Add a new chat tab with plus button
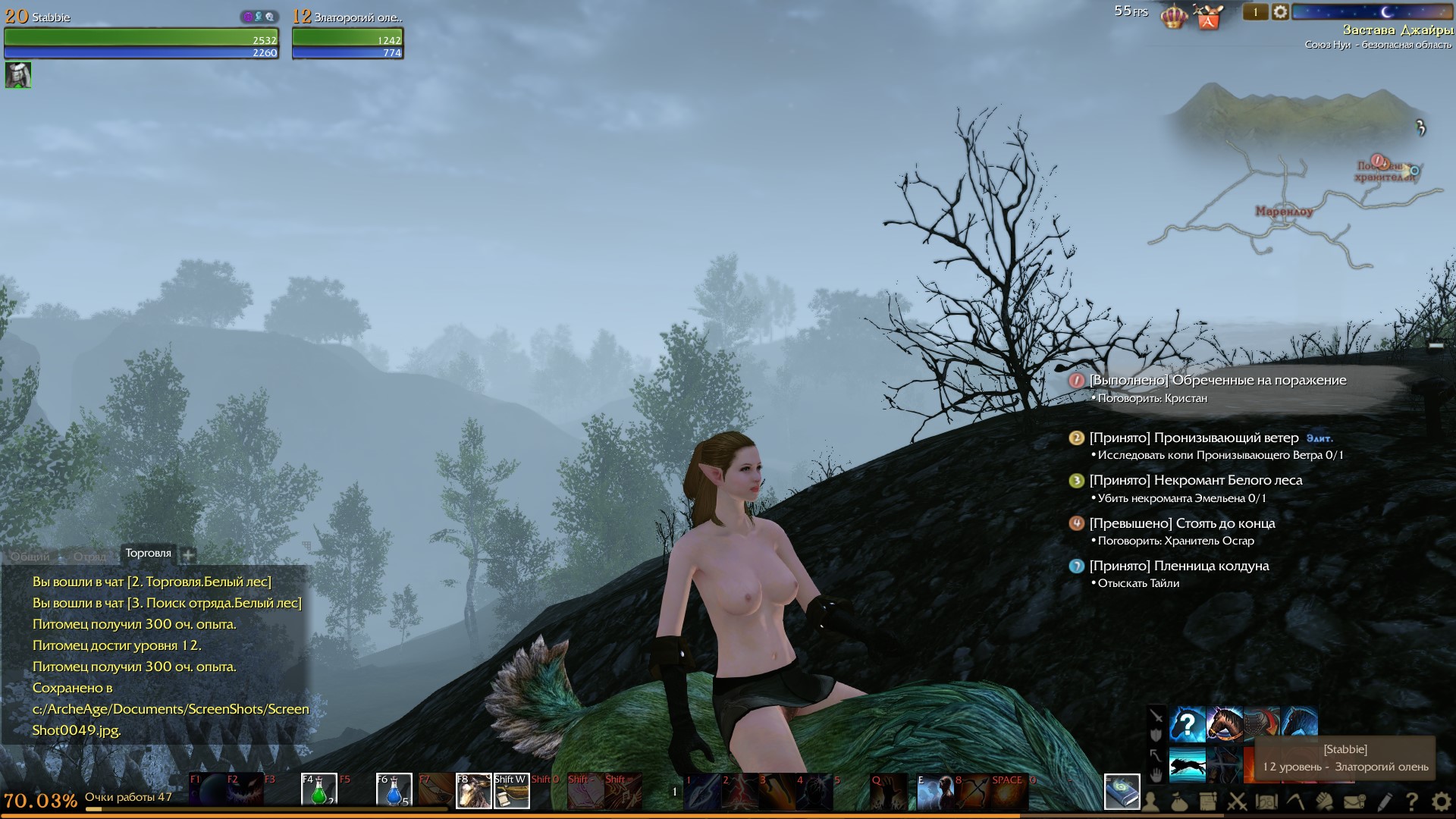The height and width of the screenshot is (819, 1456). 189,555
